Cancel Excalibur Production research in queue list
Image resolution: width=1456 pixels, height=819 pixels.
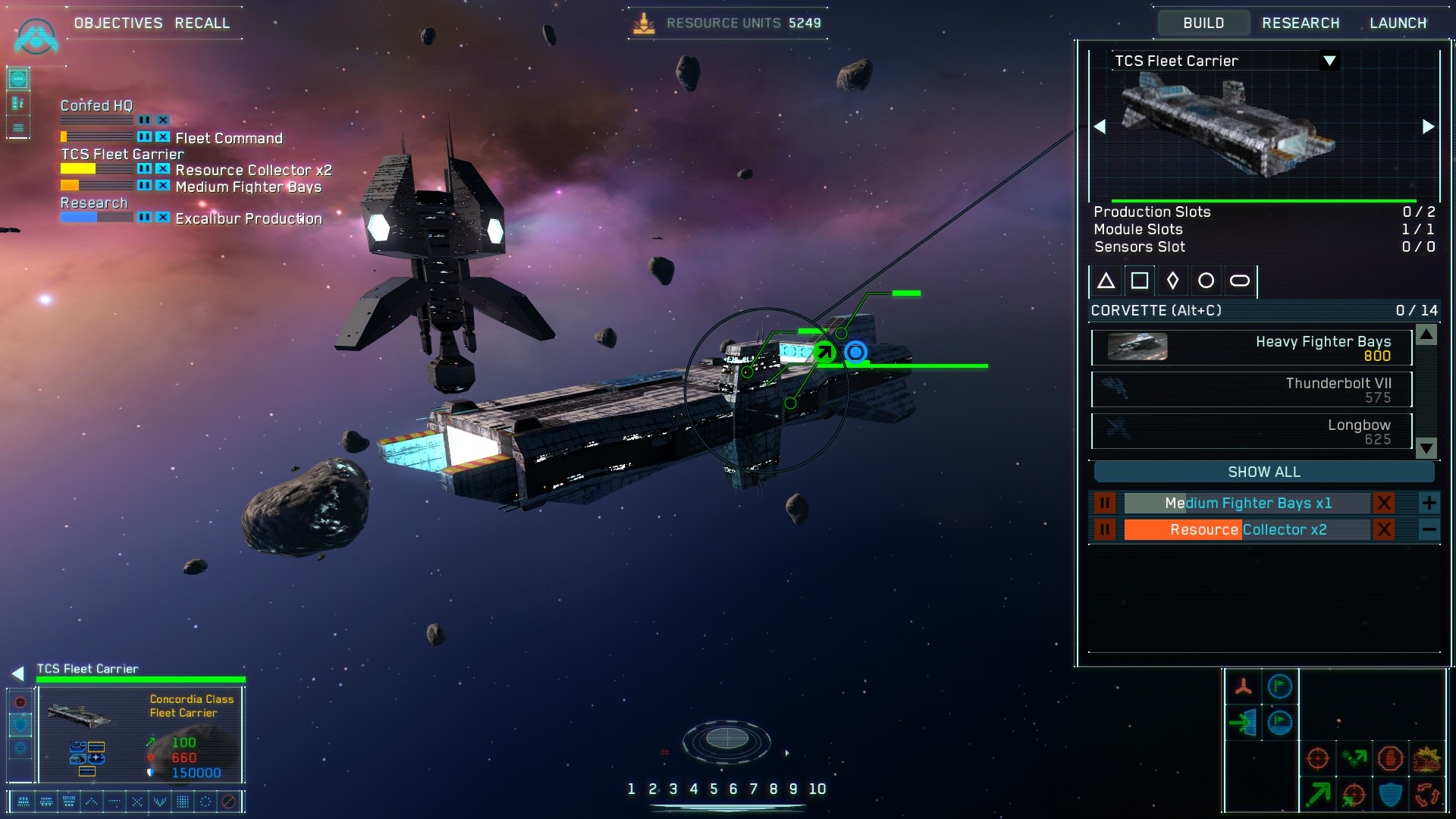tap(162, 218)
